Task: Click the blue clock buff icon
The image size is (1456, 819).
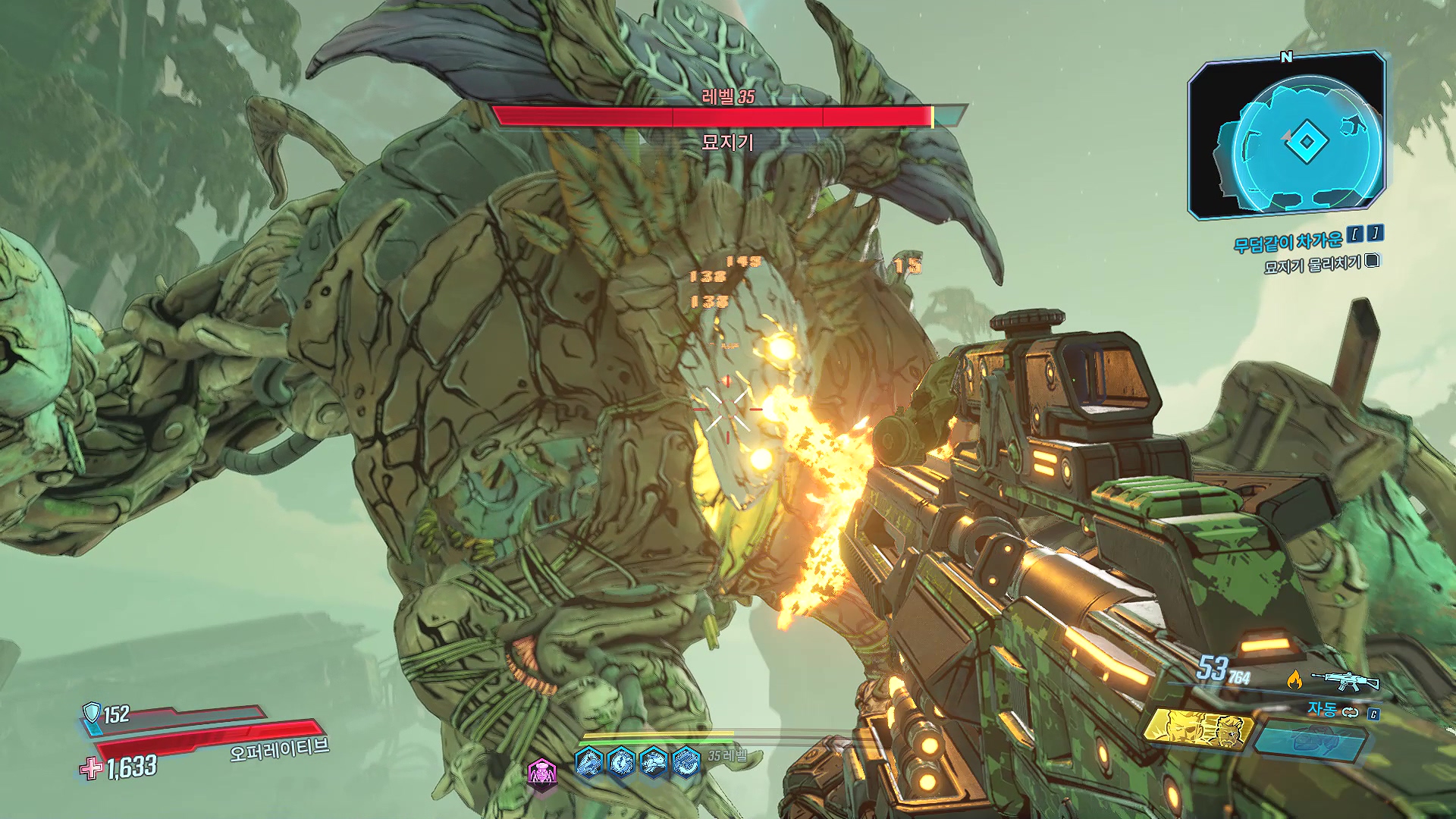Action: point(621,761)
